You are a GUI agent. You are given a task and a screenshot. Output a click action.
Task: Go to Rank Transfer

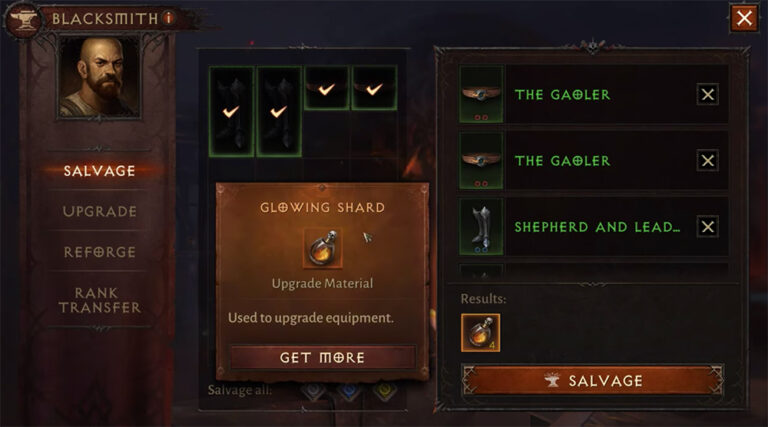(x=99, y=299)
